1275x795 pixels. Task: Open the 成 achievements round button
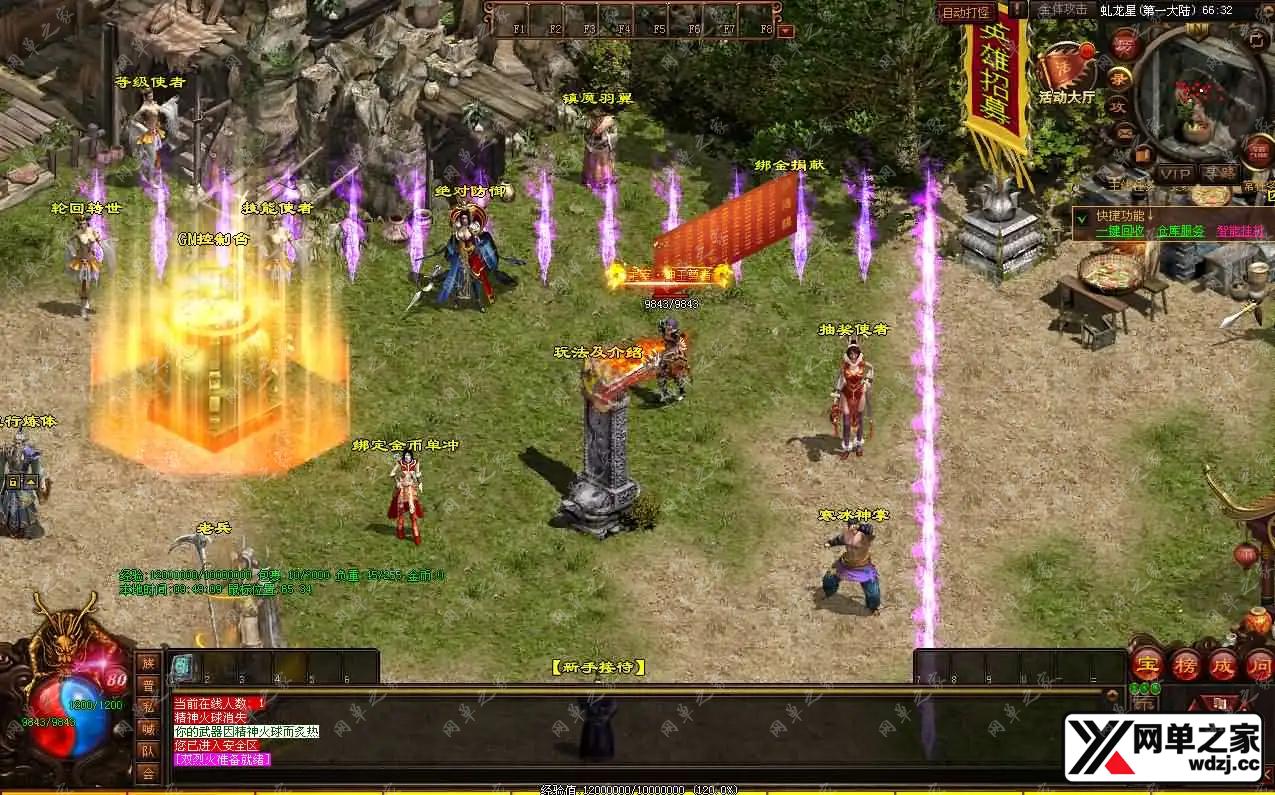coord(1222,665)
